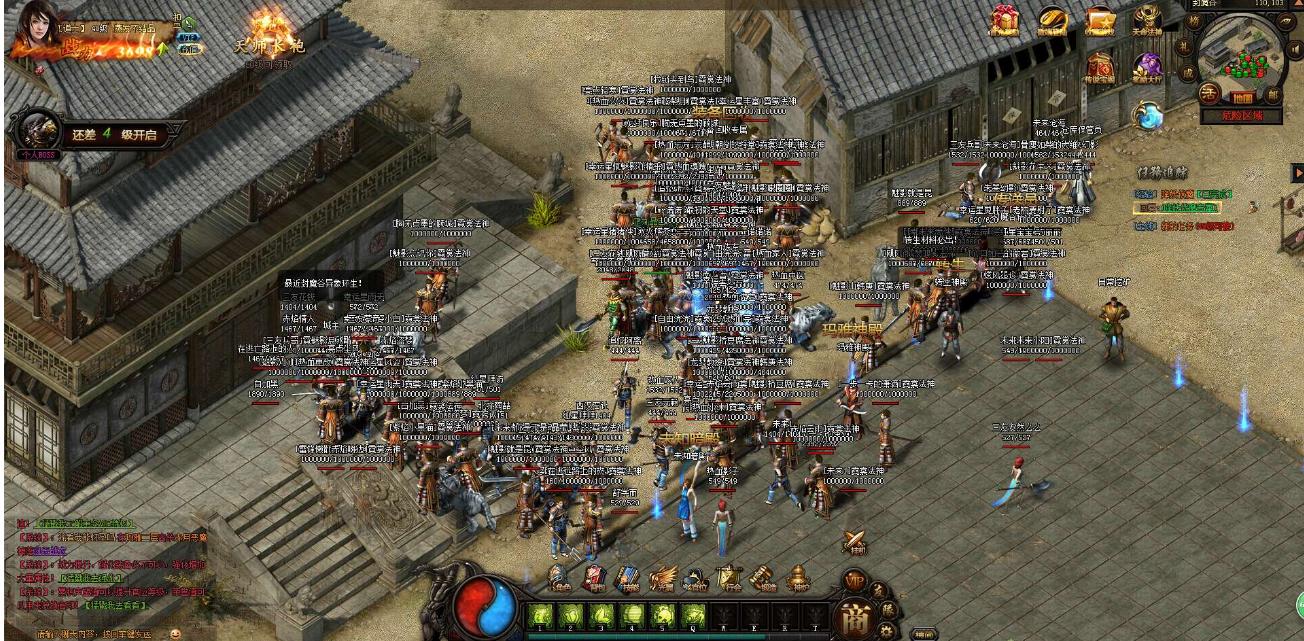Collapse the quest tracker with the arrow
This screenshot has width=1304, height=641.
[1297, 172]
